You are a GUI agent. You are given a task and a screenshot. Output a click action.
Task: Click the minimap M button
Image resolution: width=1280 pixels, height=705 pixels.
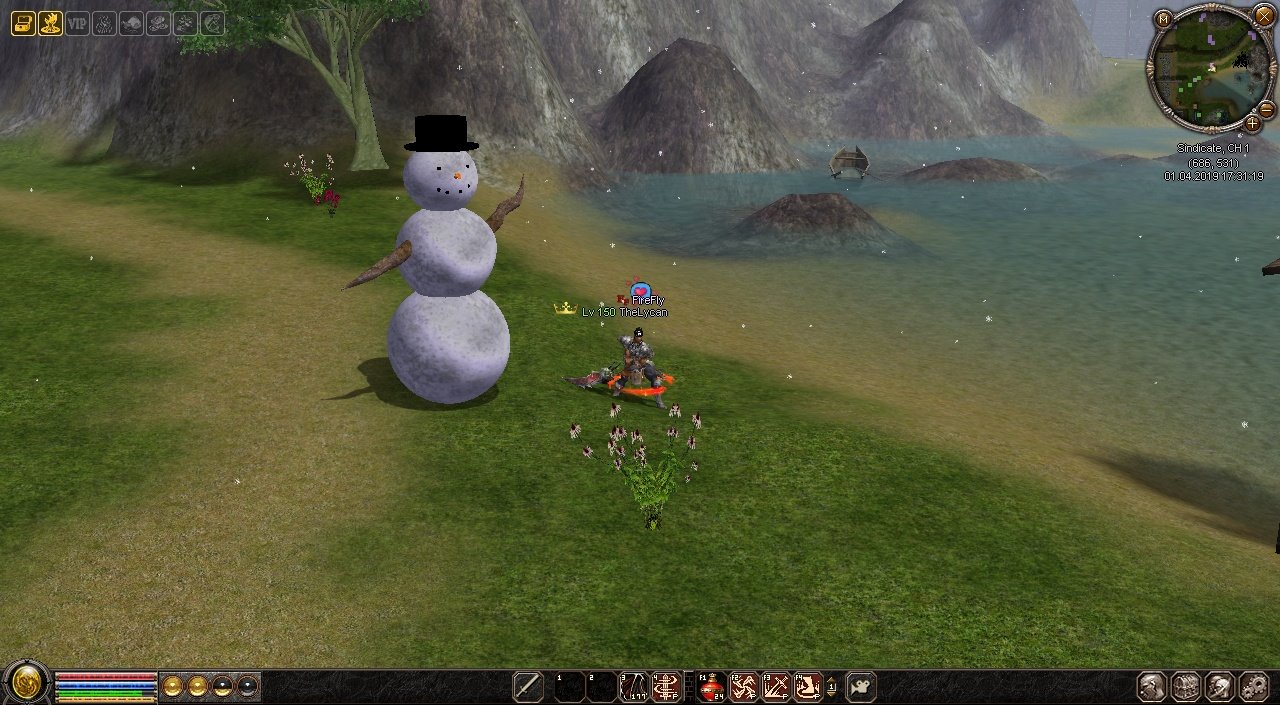[x=1162, y=18]
